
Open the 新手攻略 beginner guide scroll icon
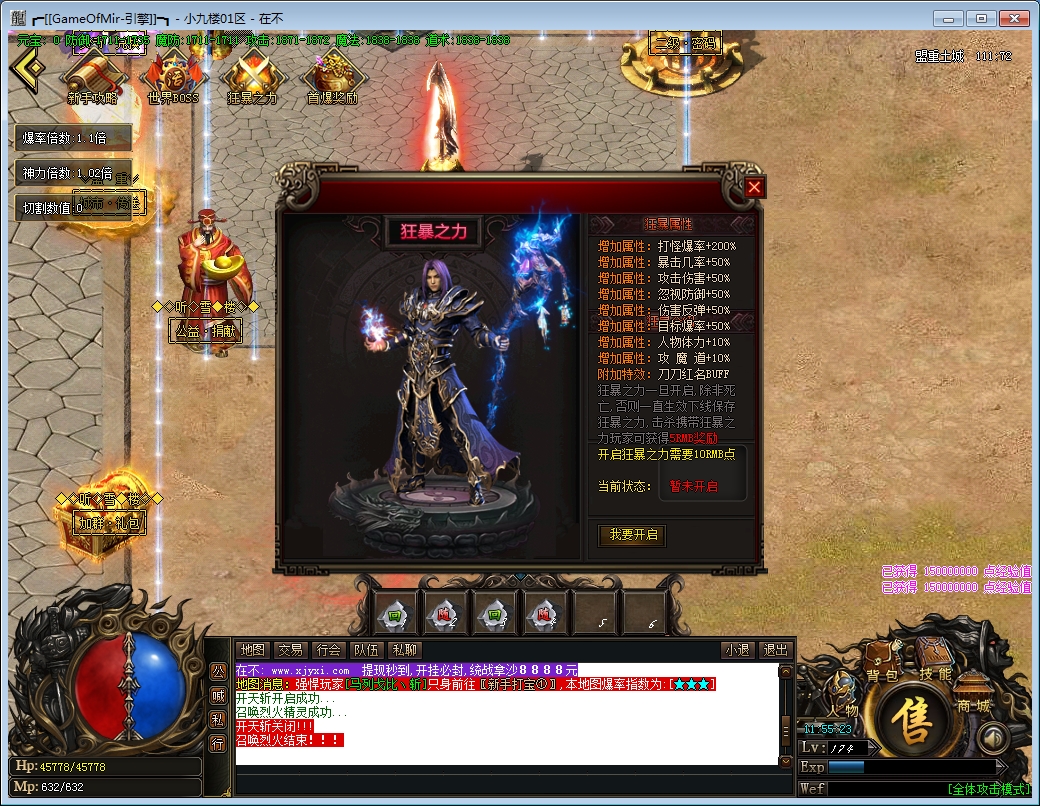pyautogui.click(x=92, y=76)
